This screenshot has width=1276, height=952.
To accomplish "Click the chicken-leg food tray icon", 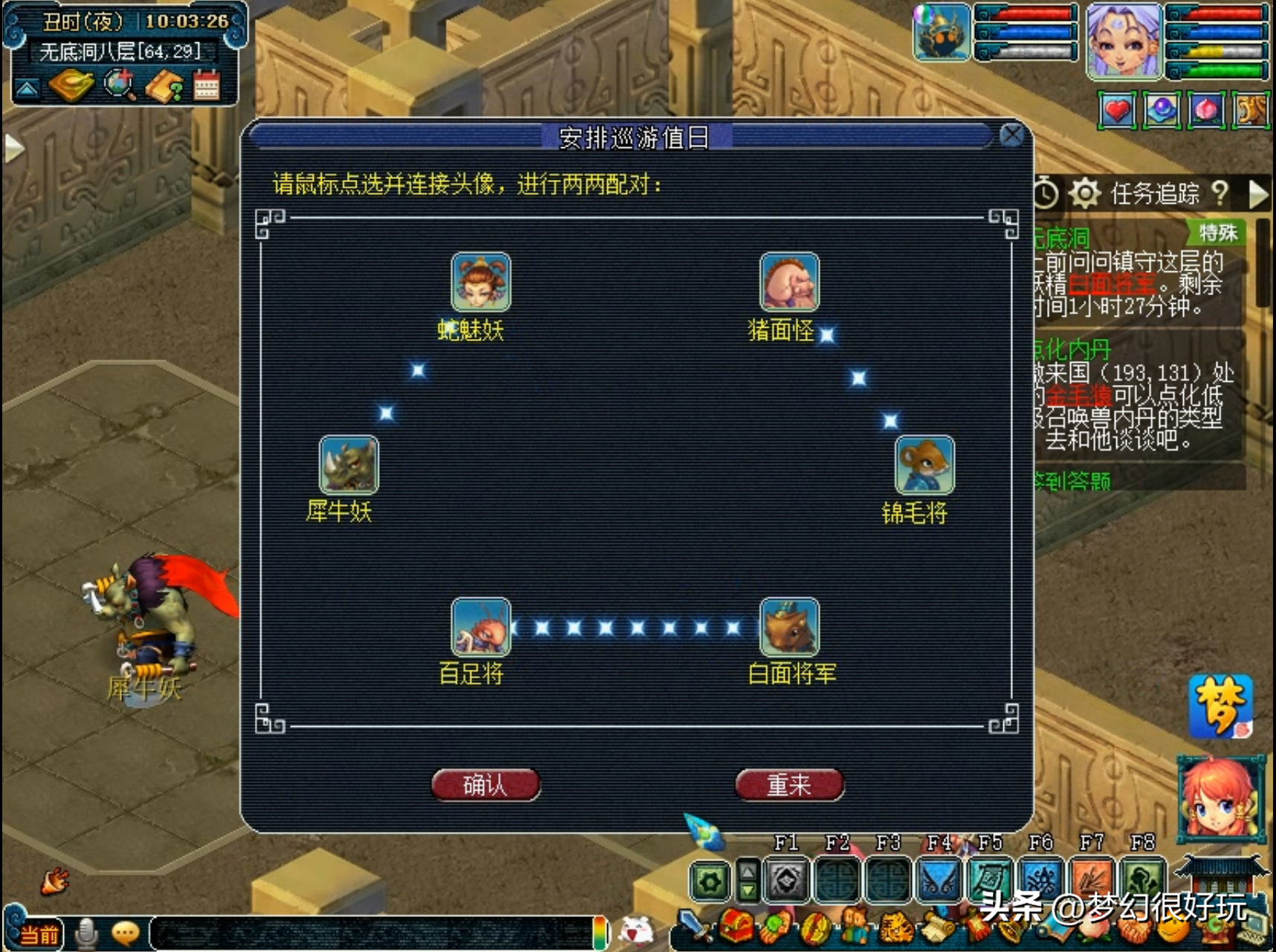I will pyautogui.click(x=71, y=84).
